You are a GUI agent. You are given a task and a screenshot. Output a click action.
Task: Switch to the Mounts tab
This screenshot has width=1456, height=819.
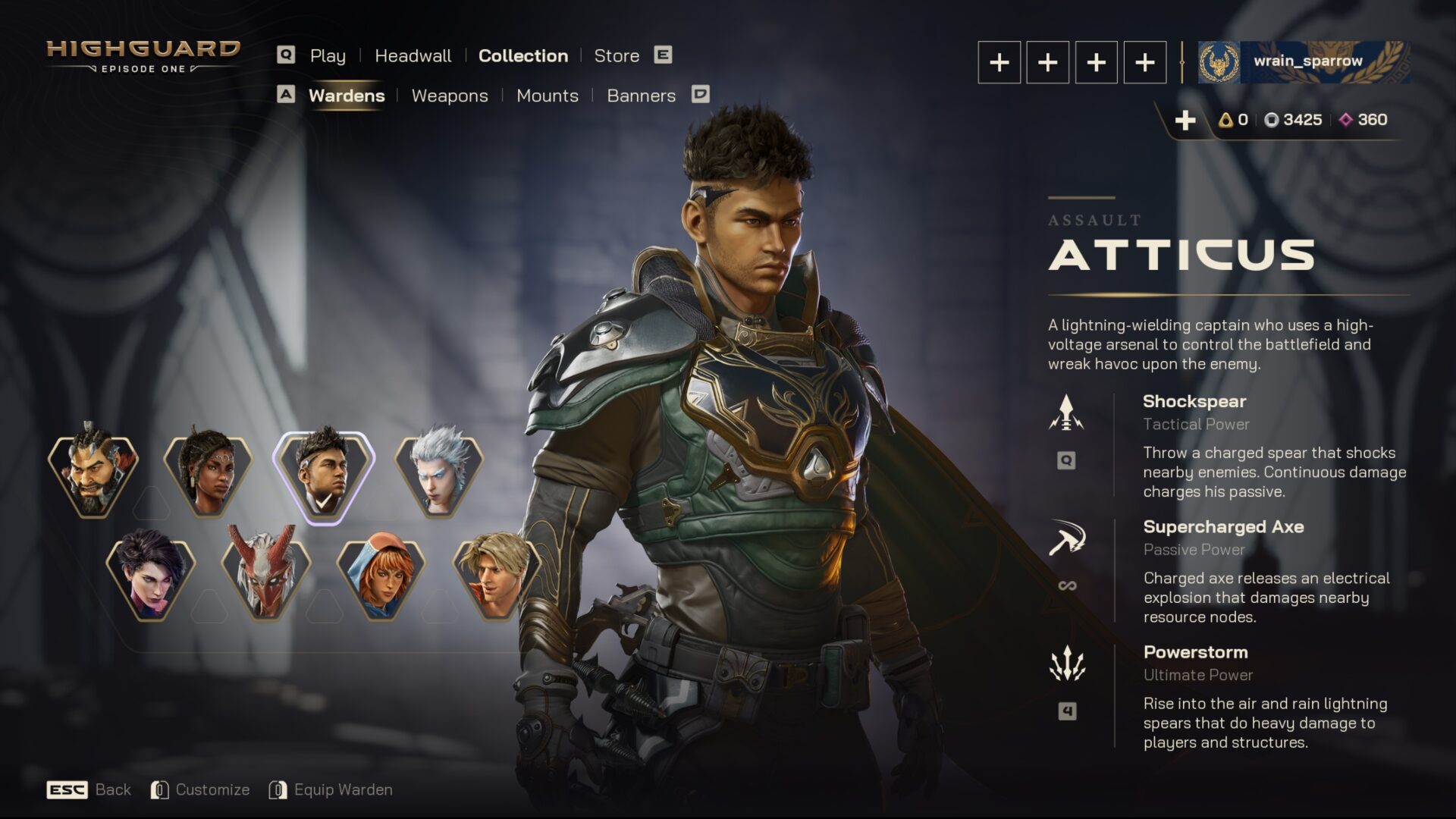[547, 96]
